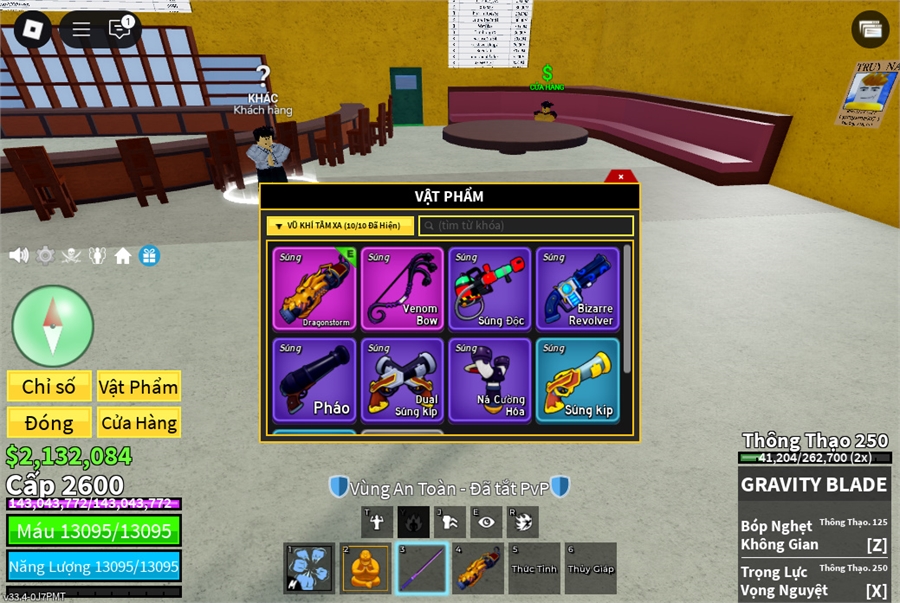Click the green compass

52,325
